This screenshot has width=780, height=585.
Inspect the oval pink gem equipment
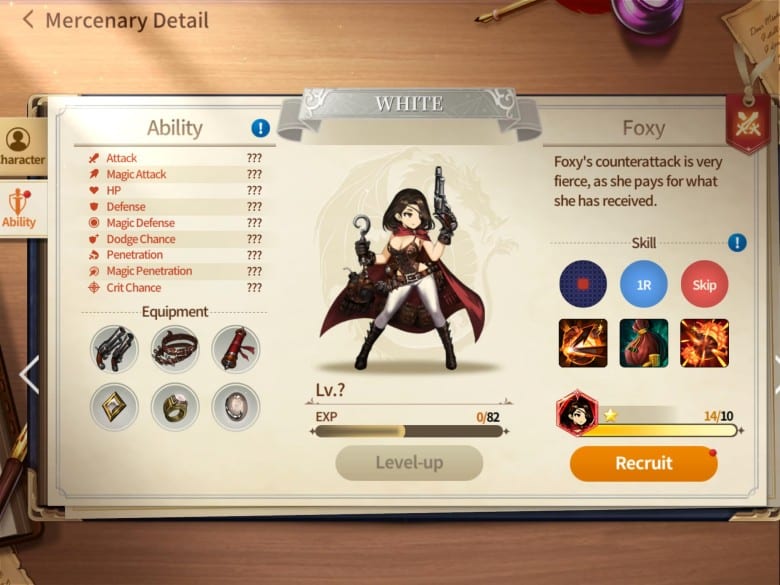click(235, 406)
